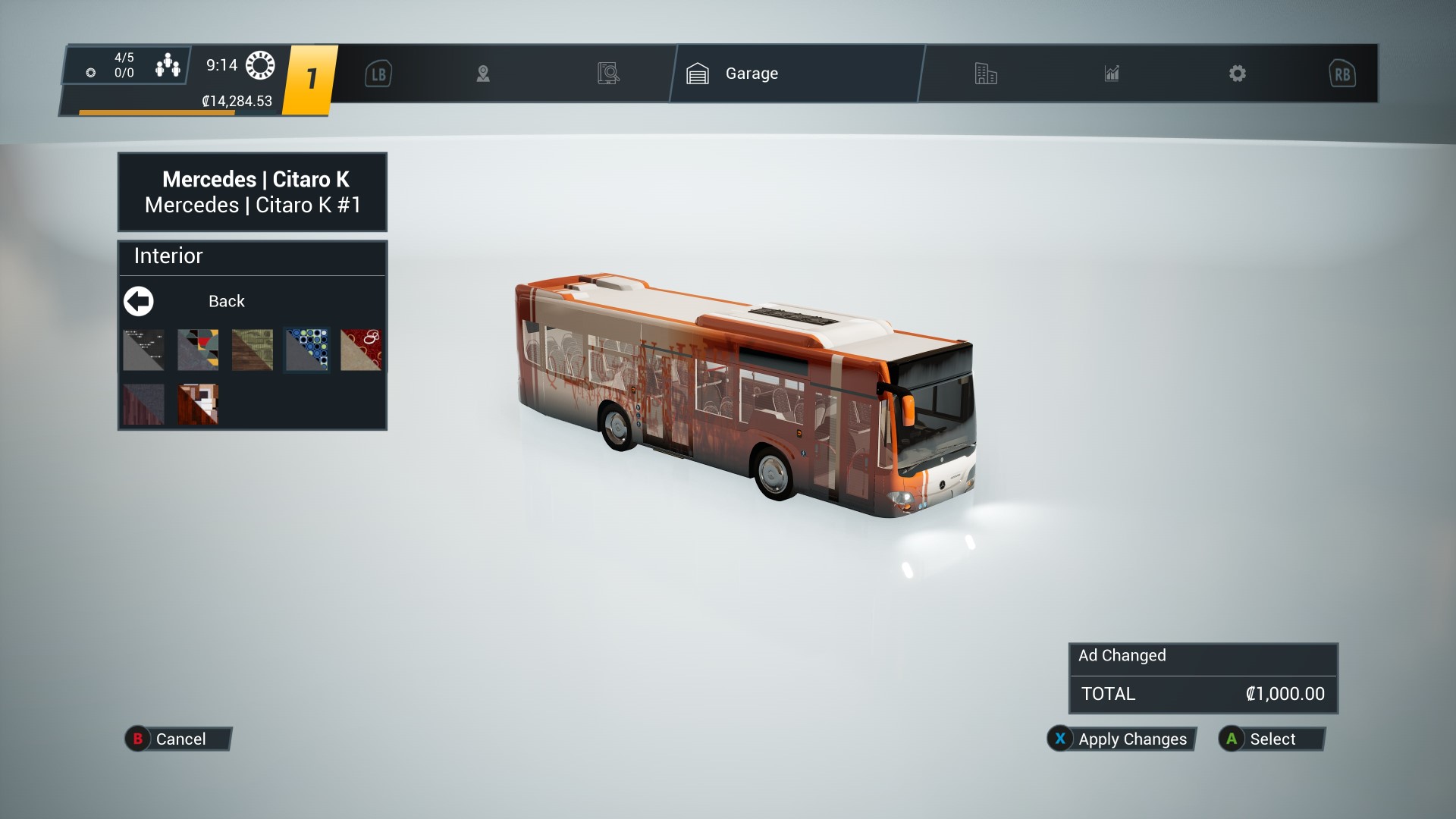This screenshot has width=1456, height=819.
Task: Pick the brown and beige blocks interior
Action: click(x=198, y=404)
